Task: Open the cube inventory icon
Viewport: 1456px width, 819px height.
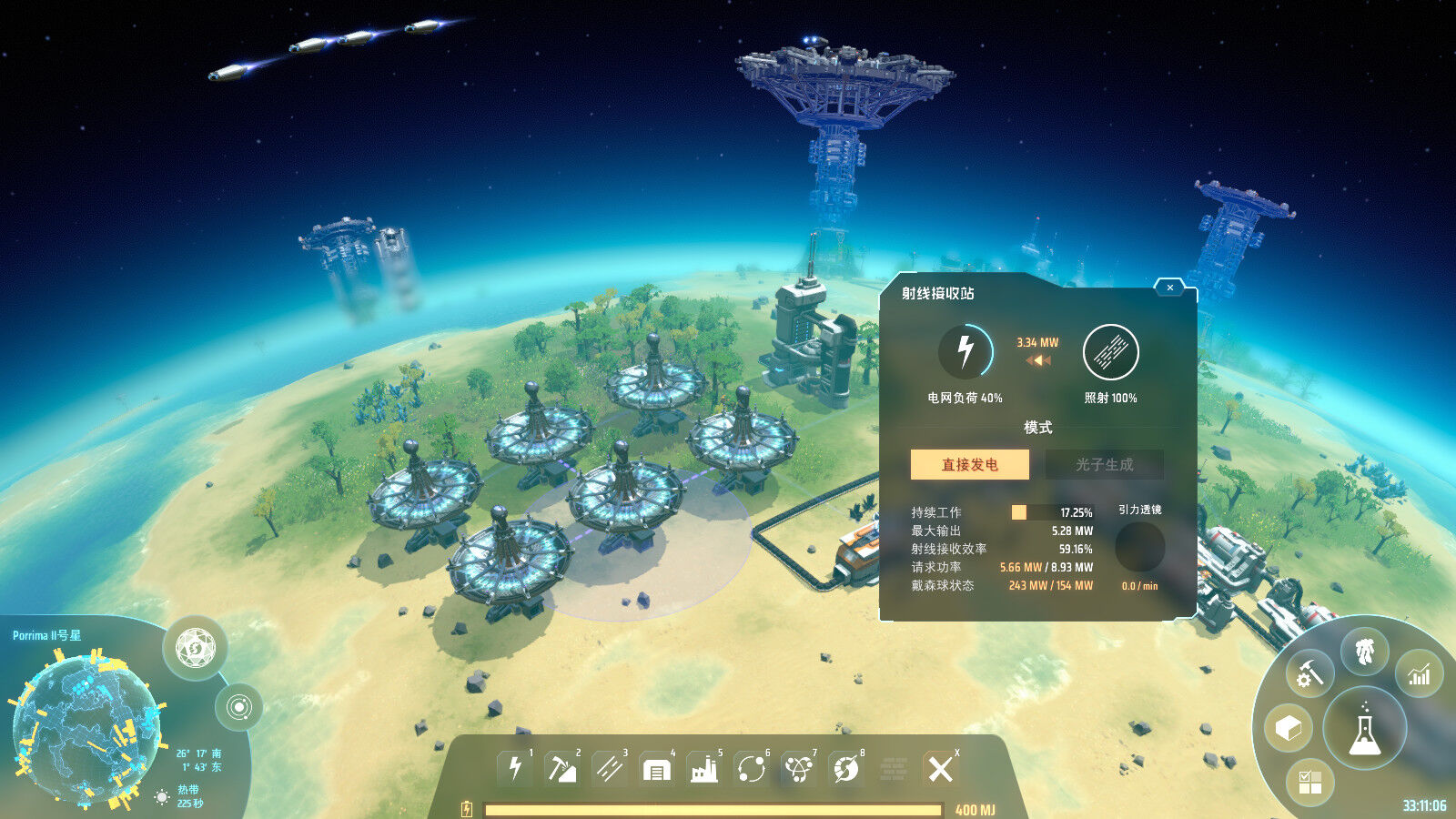Action: tap(1289, 728)
